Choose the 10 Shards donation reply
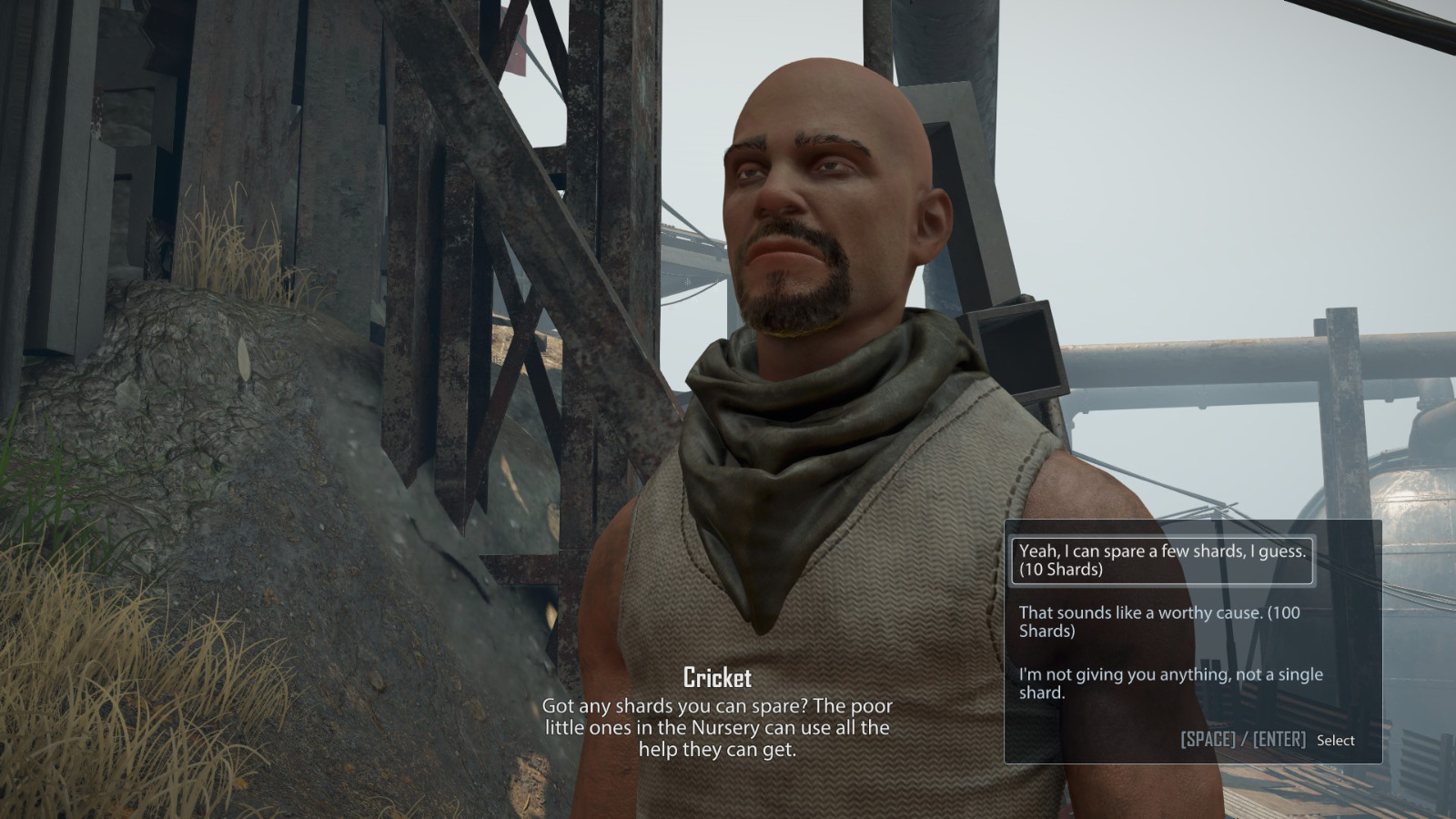 pyautogui.click(x=1161, y=561)
